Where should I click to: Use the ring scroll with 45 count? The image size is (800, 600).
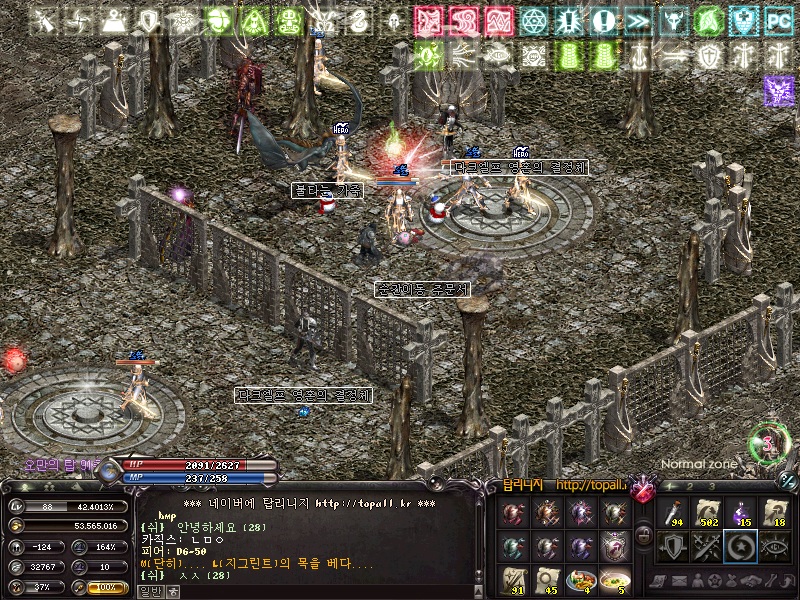click(x=548, y=581)
